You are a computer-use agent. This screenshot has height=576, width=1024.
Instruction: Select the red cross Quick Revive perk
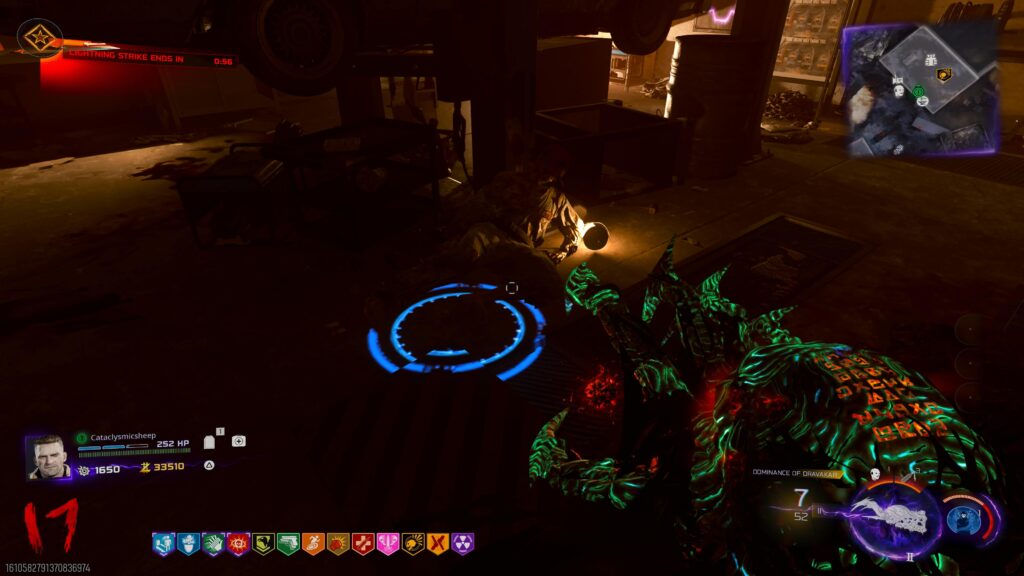click(363, 544)
